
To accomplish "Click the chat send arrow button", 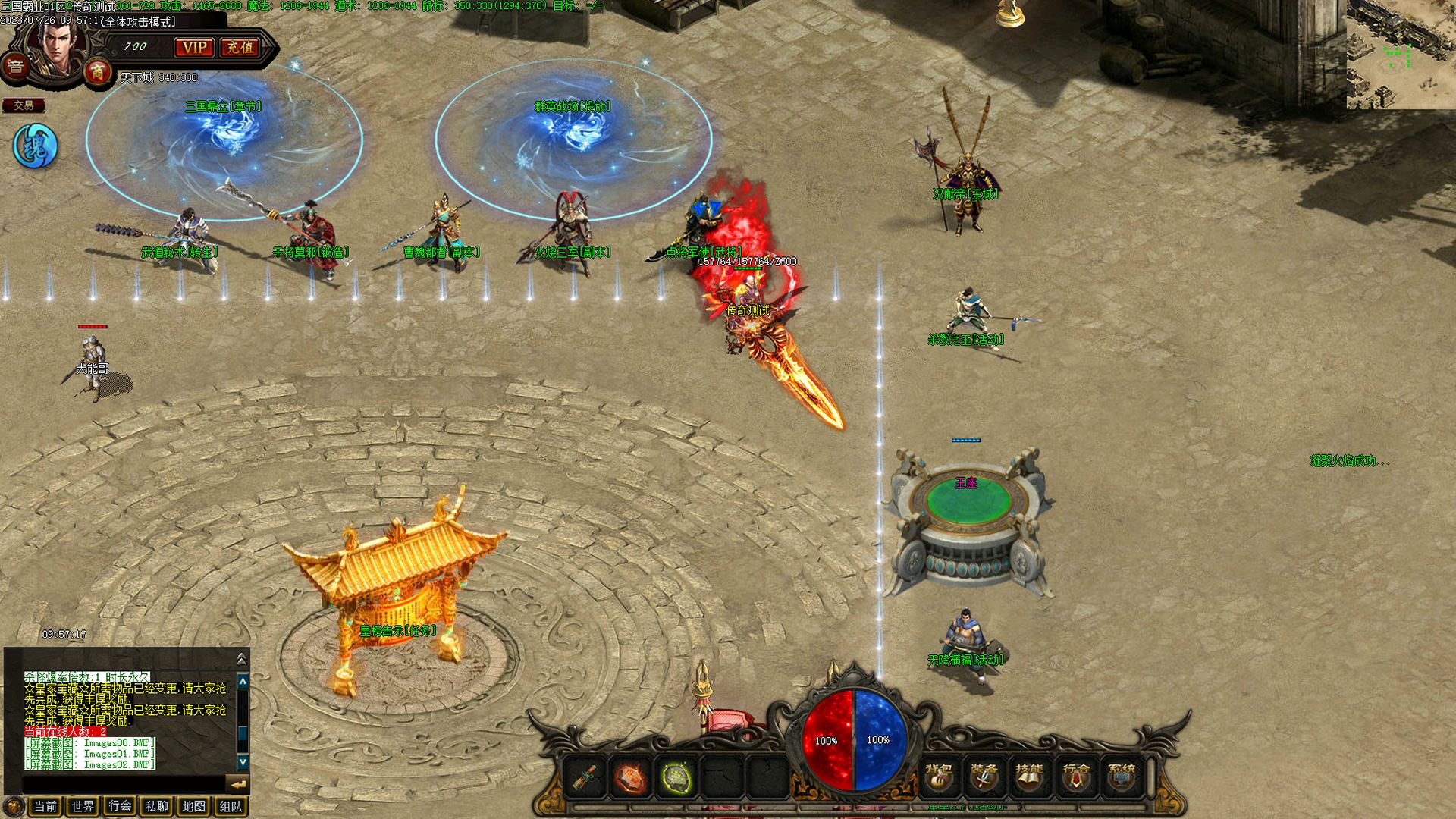I will point(238,784).
